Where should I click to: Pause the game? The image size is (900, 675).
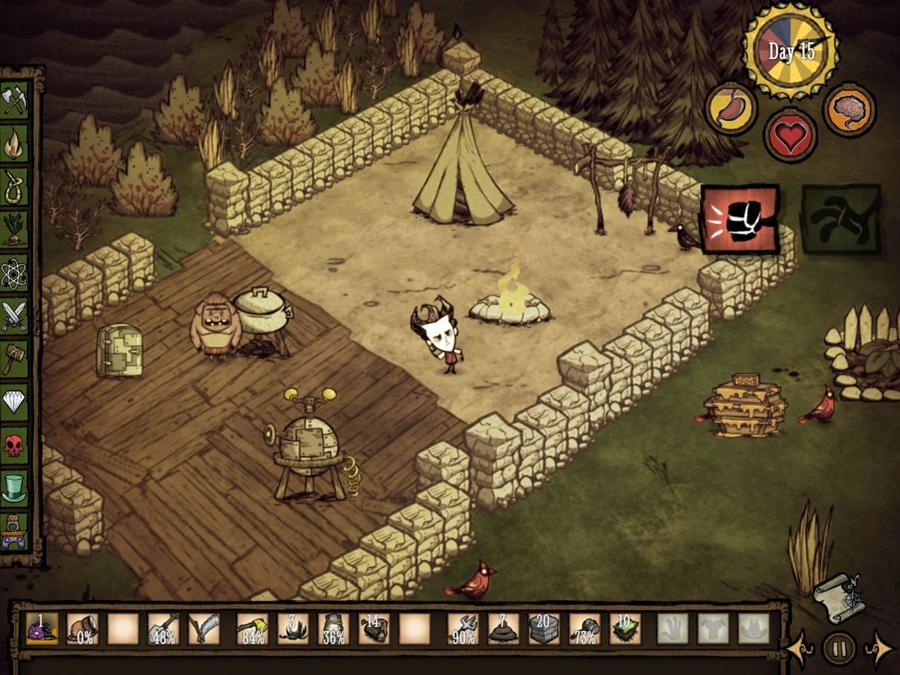click(x=838, y=649)
